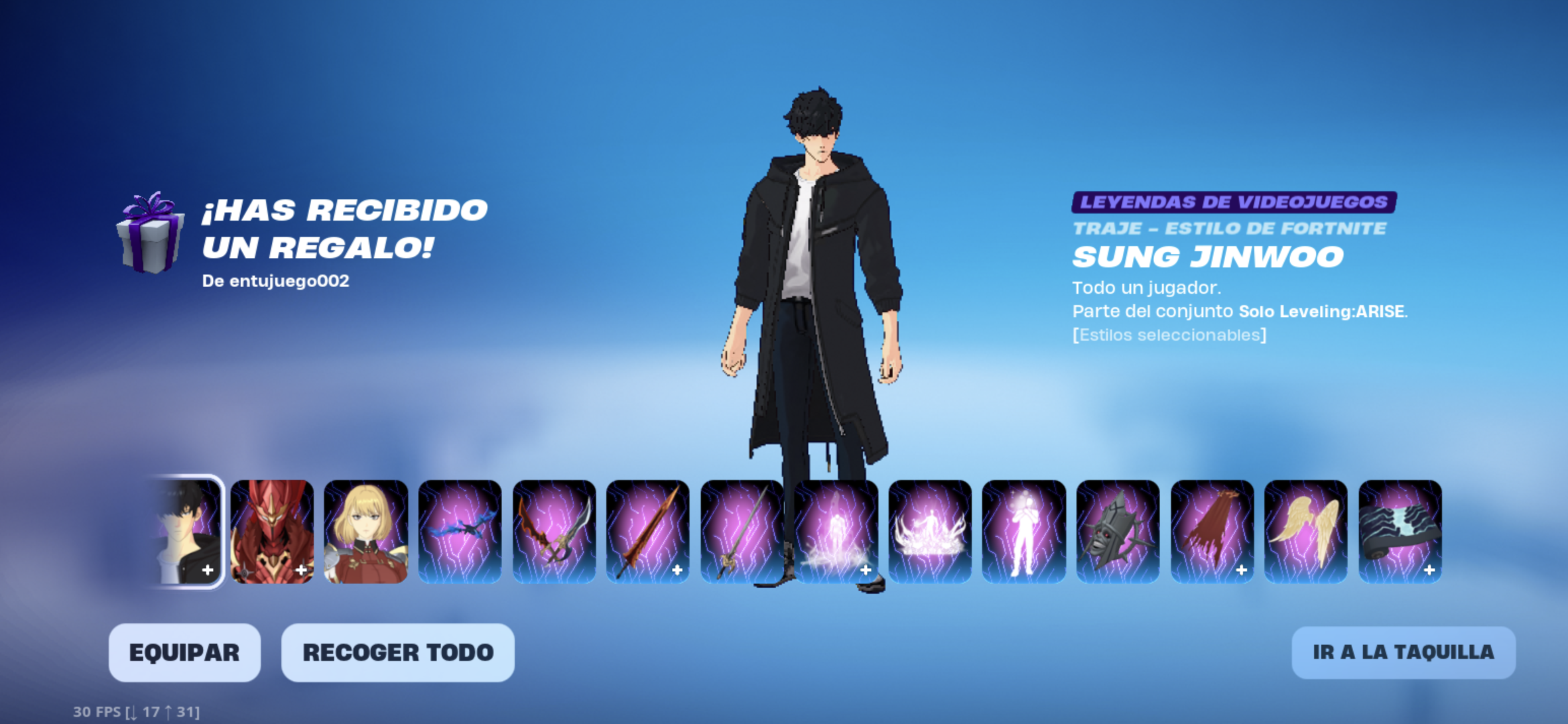This screenshot has width=1568, height=724.
Task: Select the thin silver sword item
Action: pyautogui.click(x=742, y=531)
